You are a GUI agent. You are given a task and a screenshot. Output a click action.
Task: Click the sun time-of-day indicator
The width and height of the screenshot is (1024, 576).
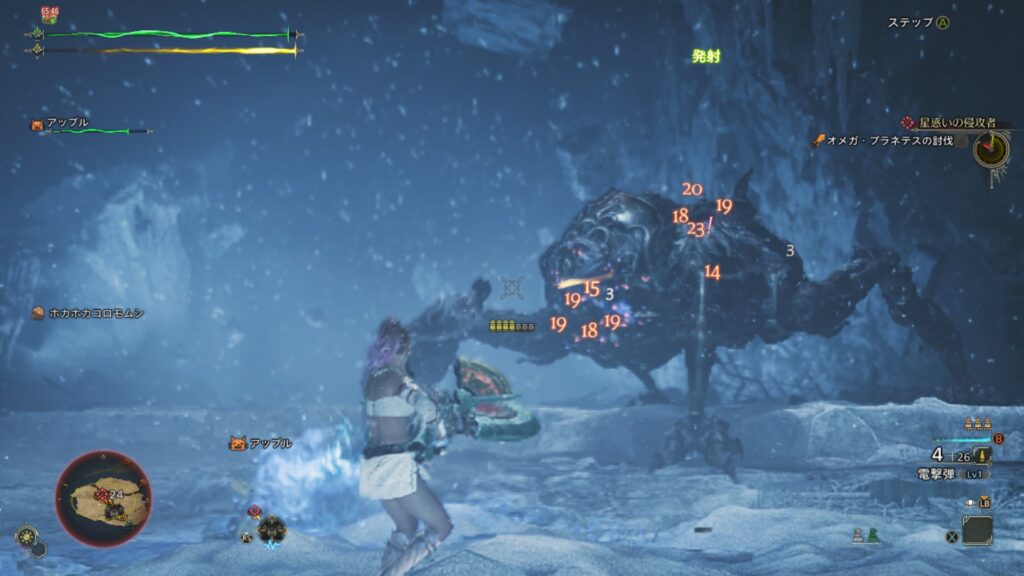click(24, 537)
